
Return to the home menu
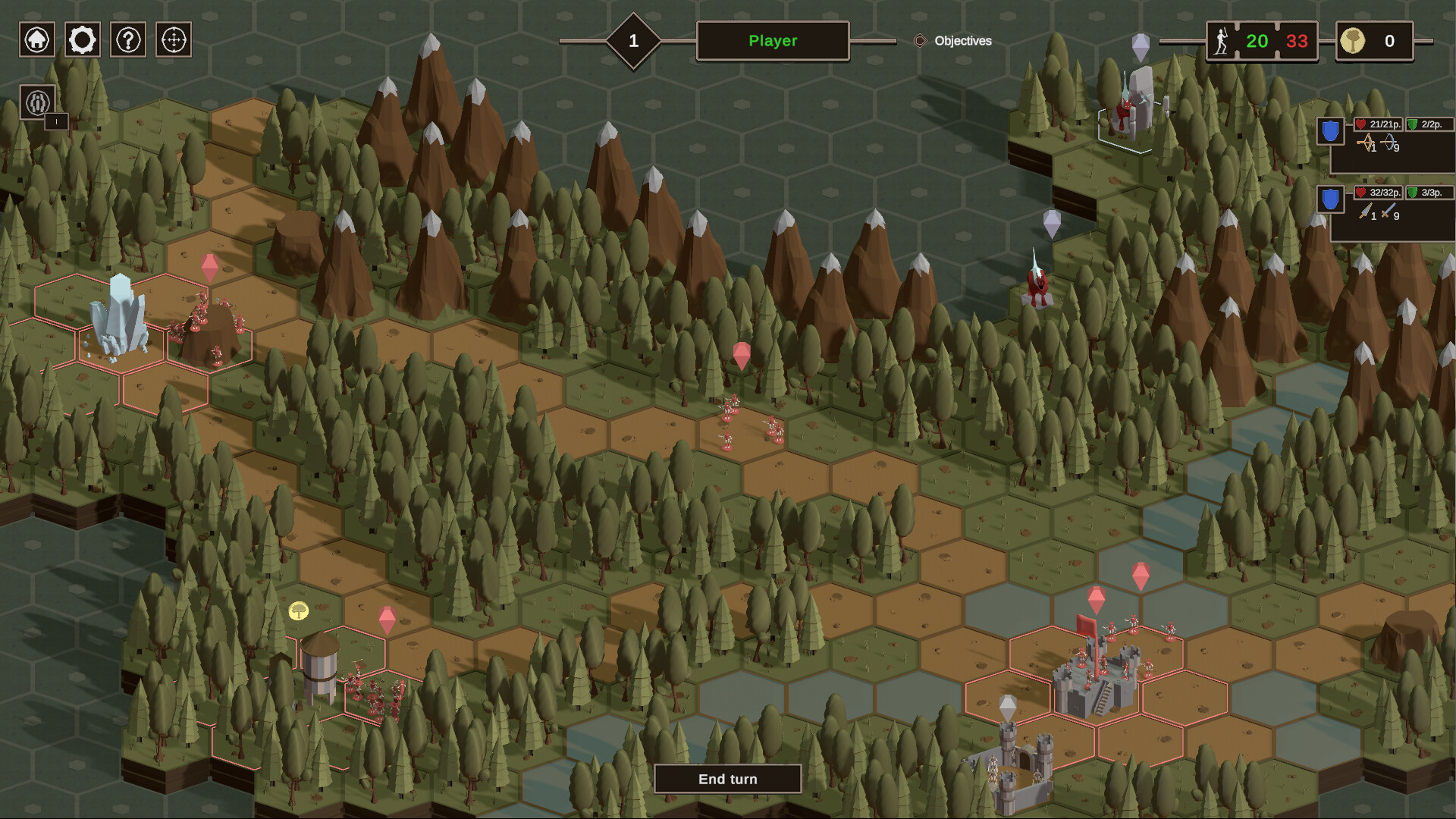pos(37,39)
